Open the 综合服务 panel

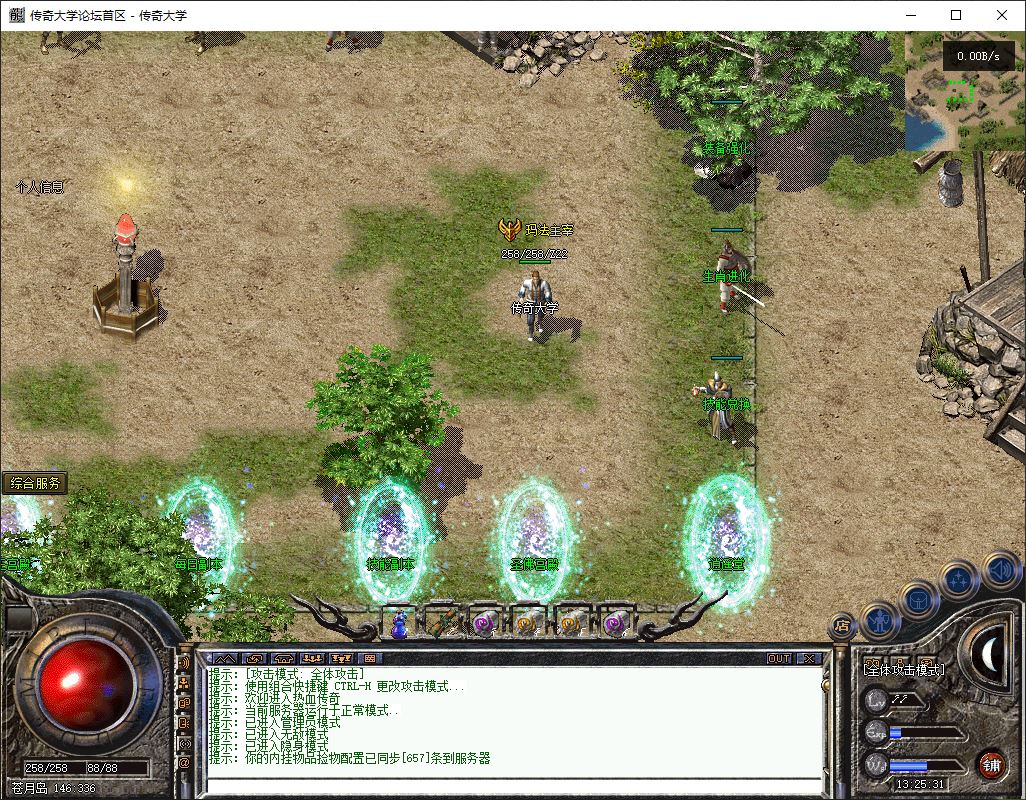point(34,483)
